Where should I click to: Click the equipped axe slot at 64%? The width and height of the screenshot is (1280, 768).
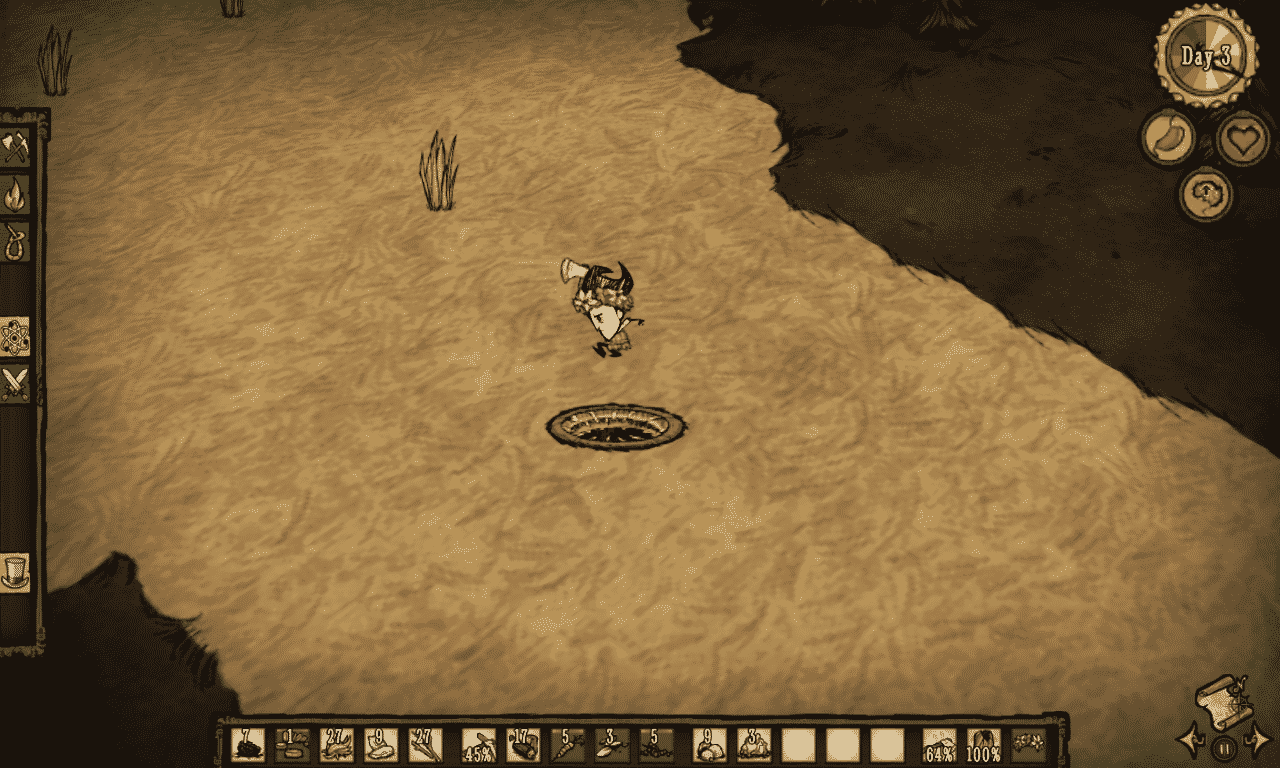(940, 745)
